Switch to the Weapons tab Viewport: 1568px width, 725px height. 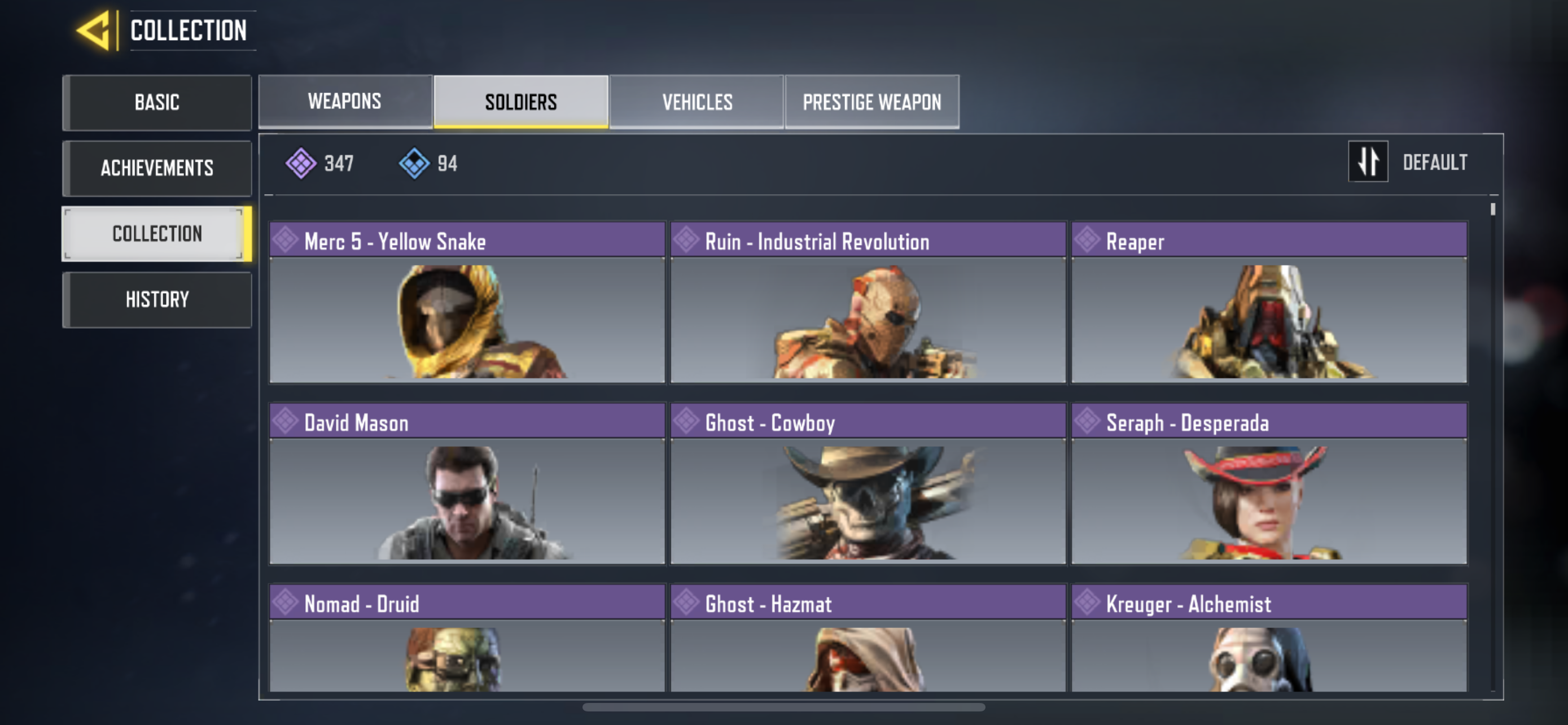tap(344, 101)
